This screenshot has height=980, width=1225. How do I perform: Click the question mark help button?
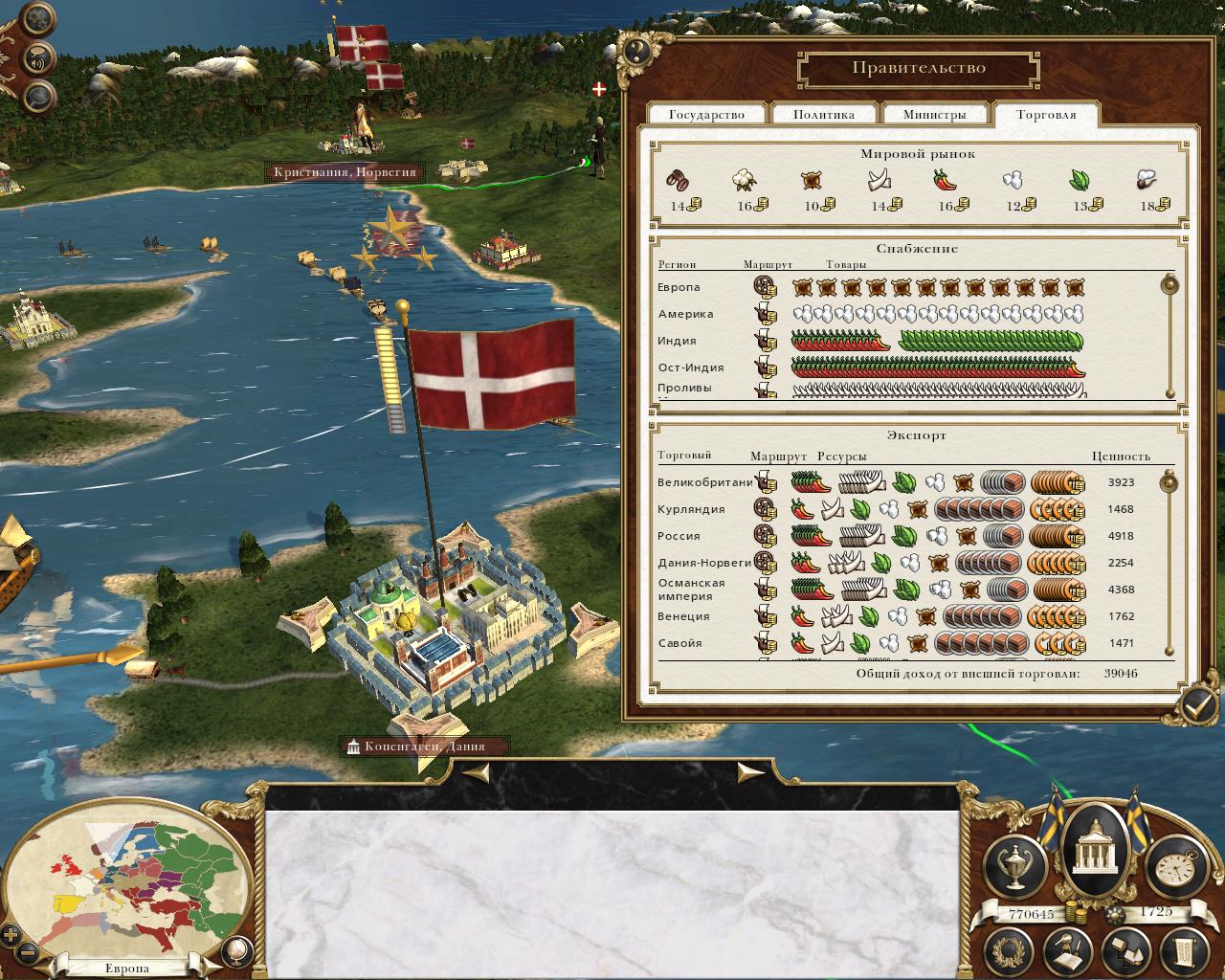636,50
